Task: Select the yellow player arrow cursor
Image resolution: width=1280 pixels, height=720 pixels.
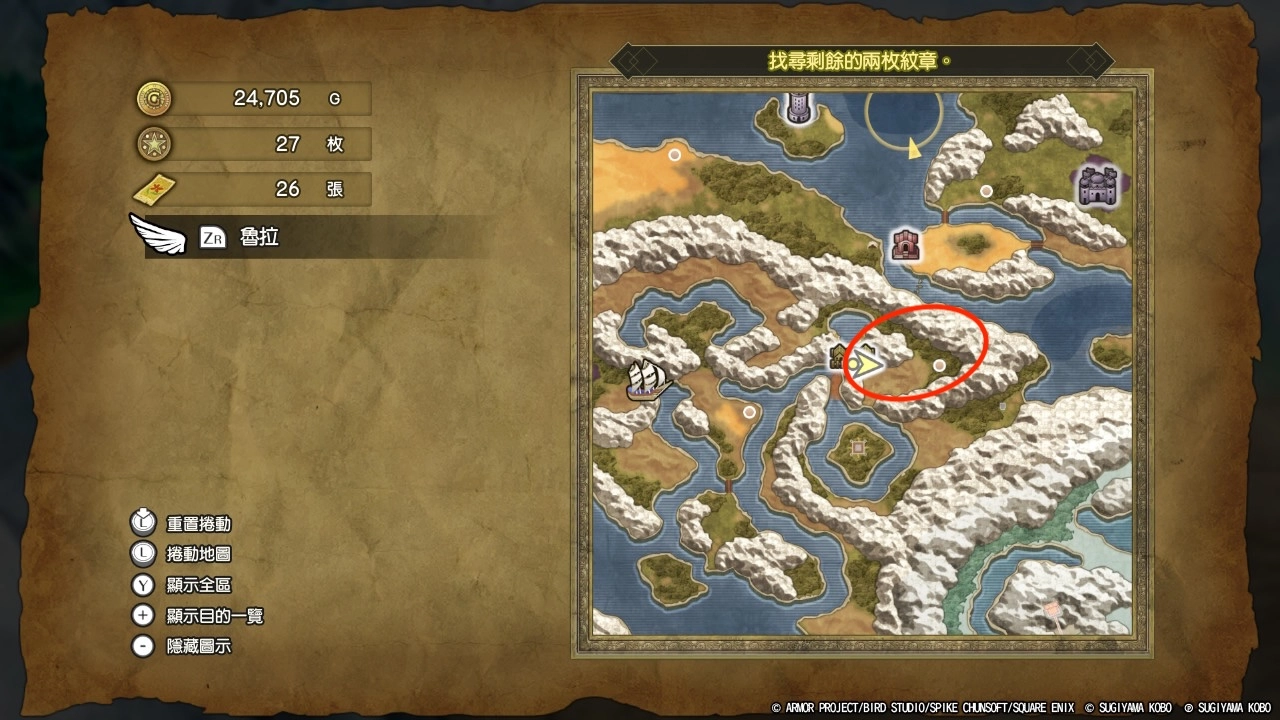Action: point(868,364)
